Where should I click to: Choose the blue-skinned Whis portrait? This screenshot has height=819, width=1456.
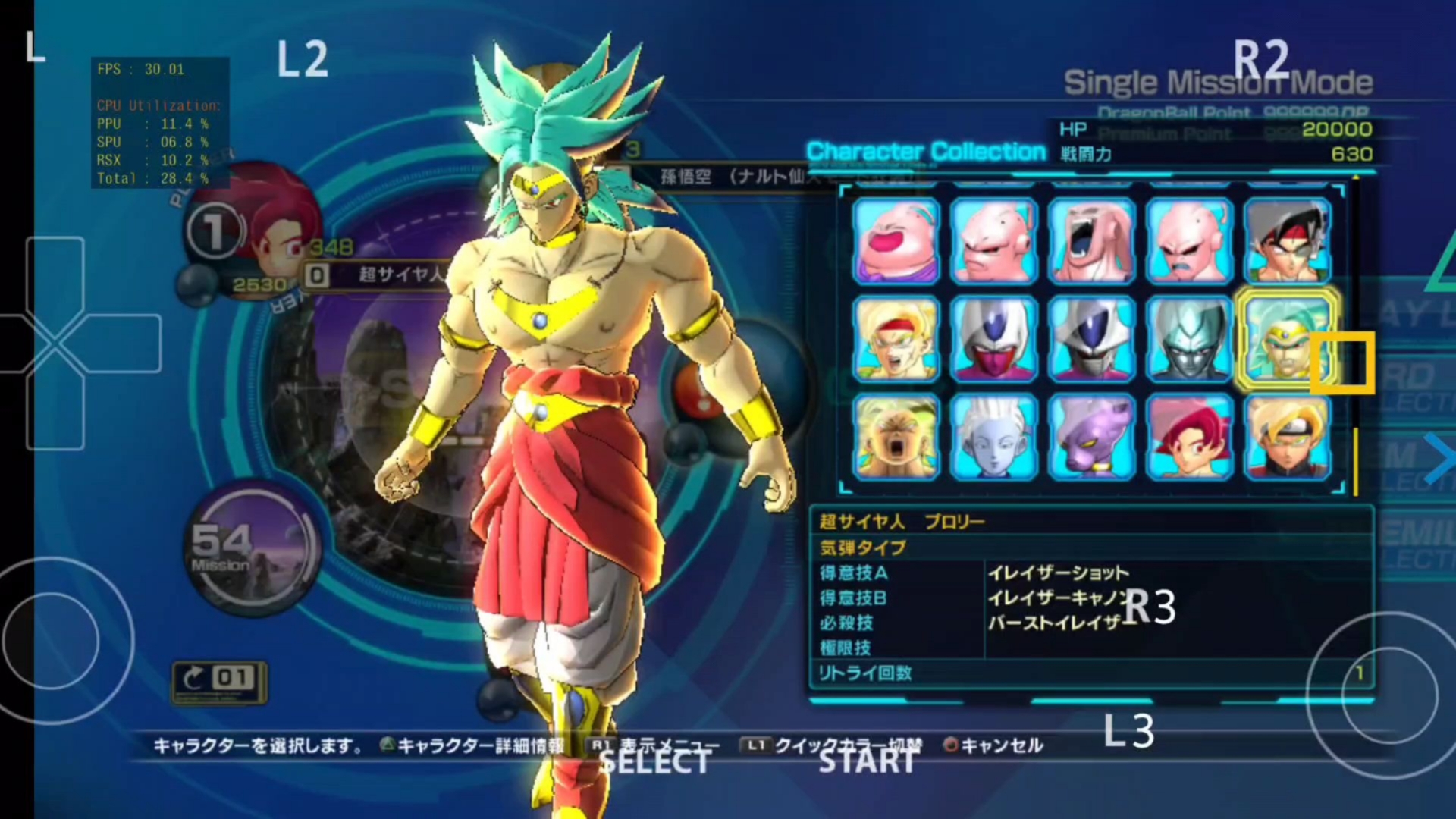coord(993,437)
